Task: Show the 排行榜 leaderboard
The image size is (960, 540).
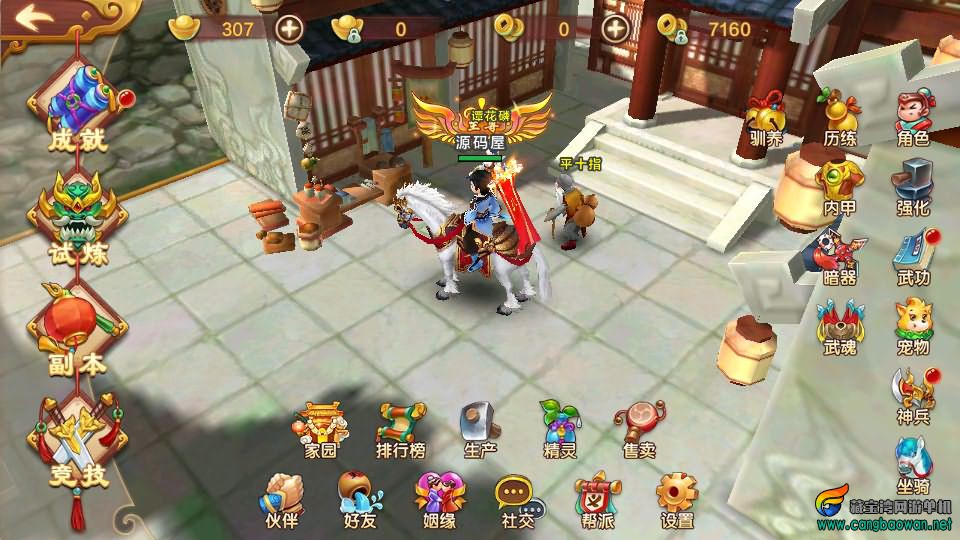Action: point(401,428)
